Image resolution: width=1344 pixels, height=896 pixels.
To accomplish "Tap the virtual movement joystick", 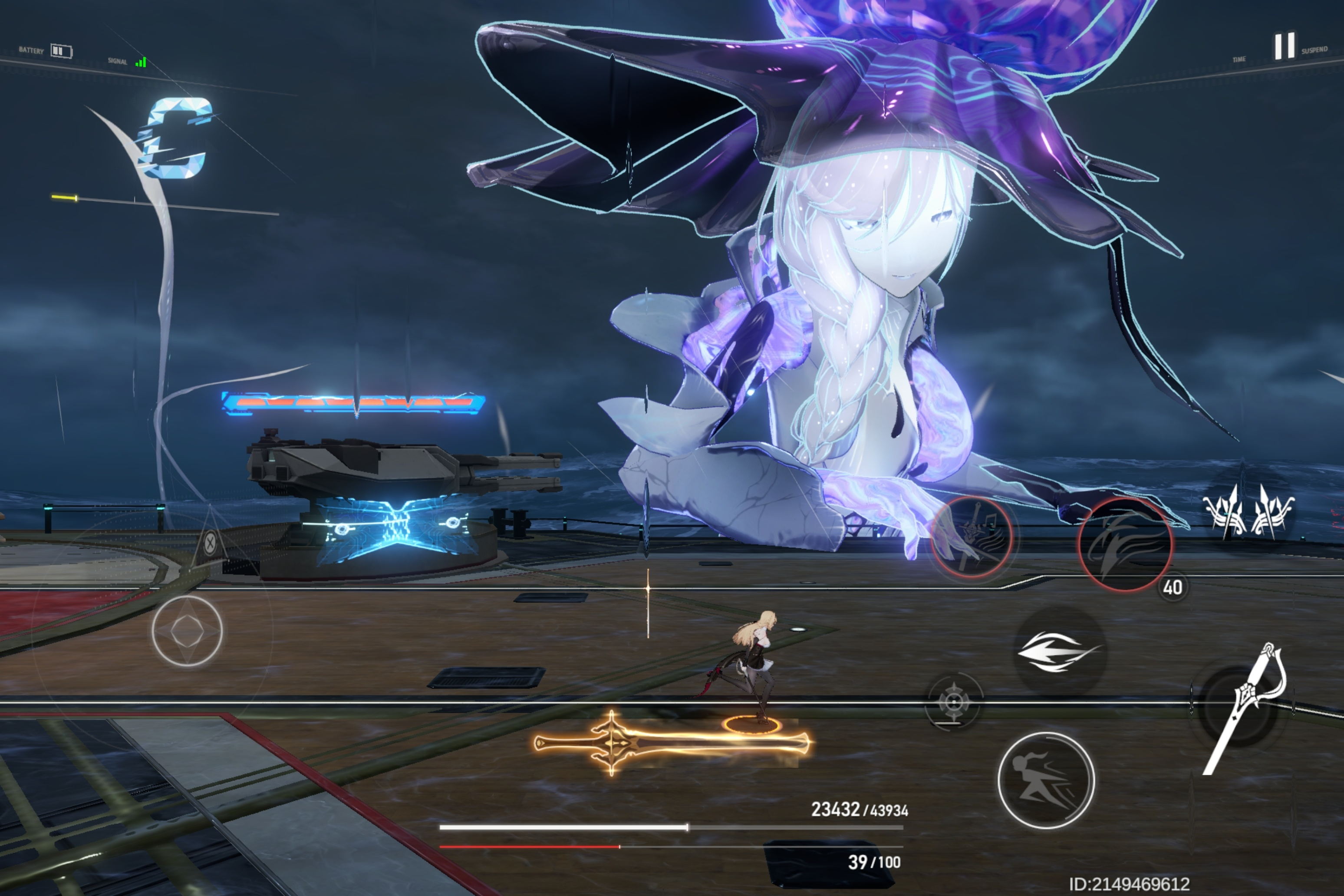I will (x=188, y=630).
